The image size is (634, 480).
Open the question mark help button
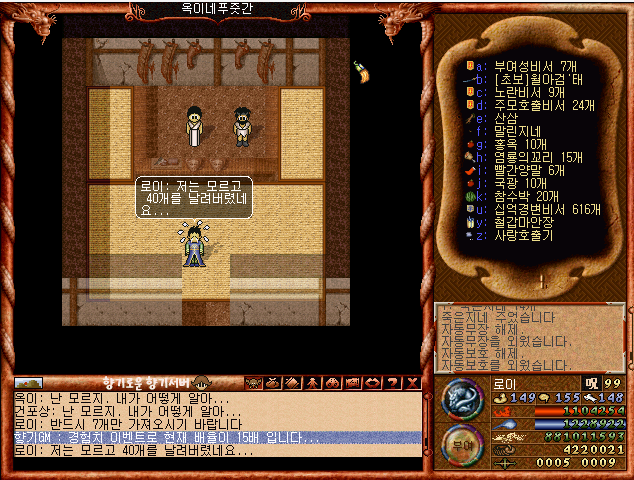click(x=394, y=383)
